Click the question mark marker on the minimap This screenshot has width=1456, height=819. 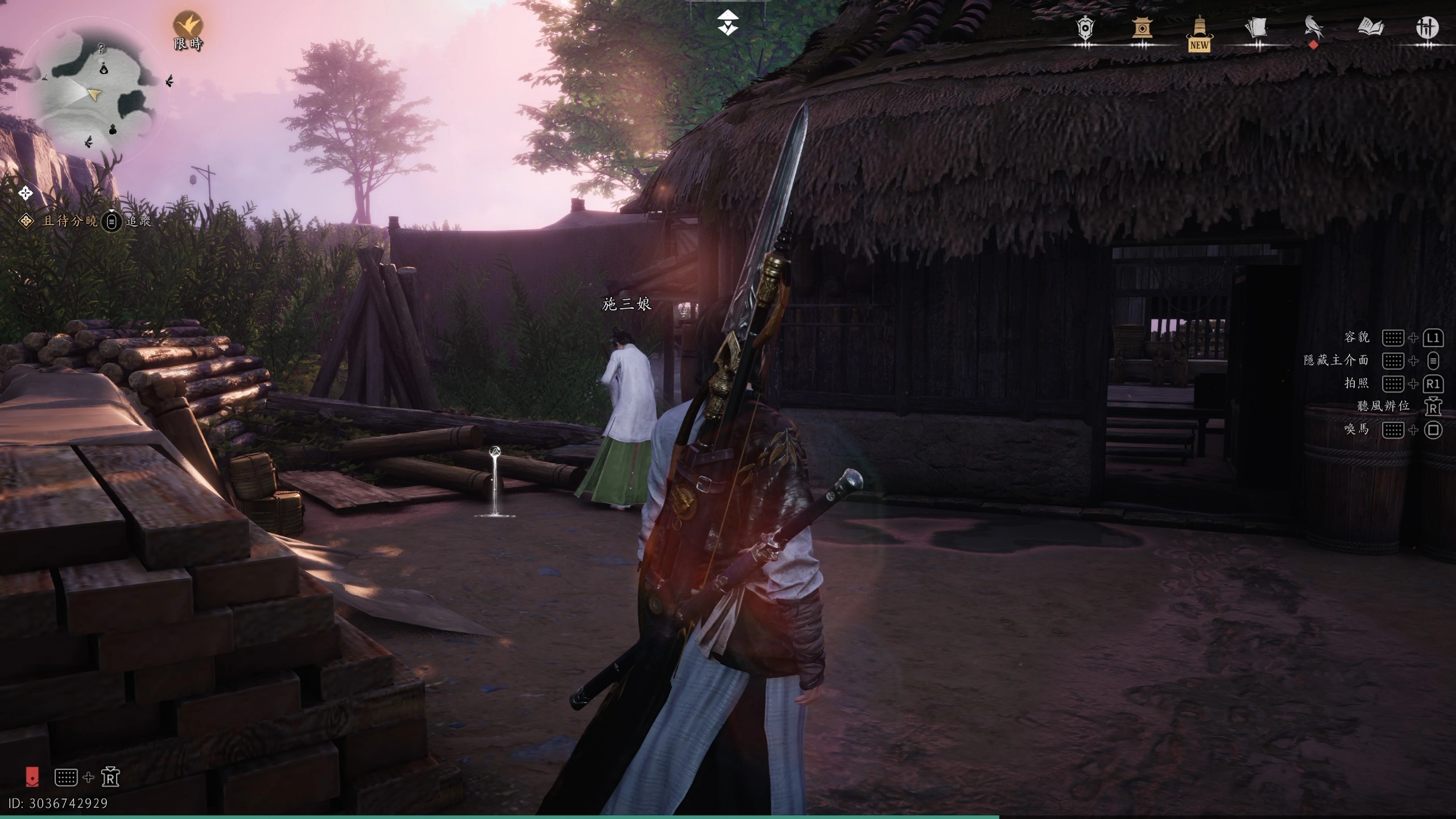101,49
